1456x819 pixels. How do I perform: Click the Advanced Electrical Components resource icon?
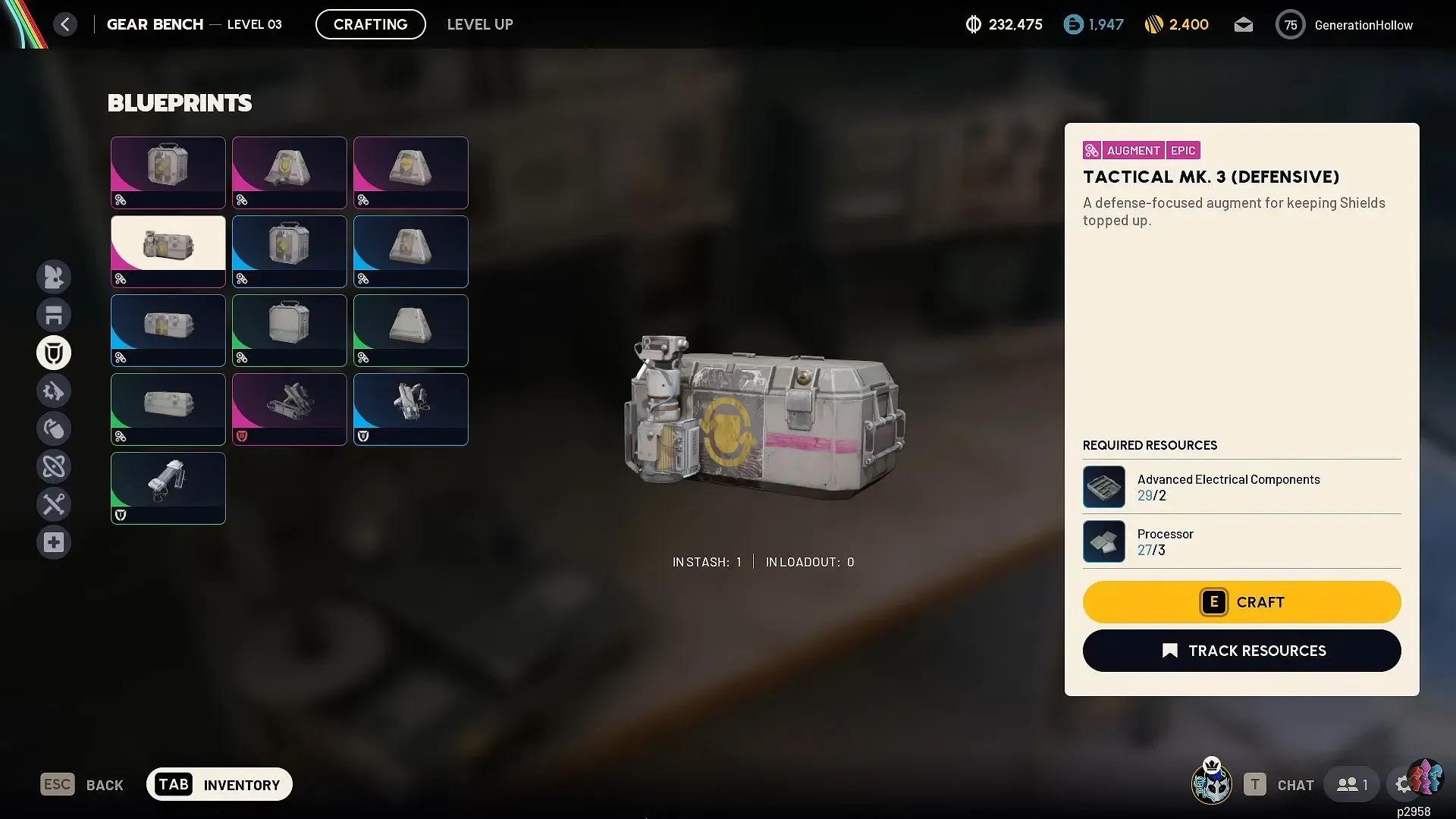coord(1103,486)
